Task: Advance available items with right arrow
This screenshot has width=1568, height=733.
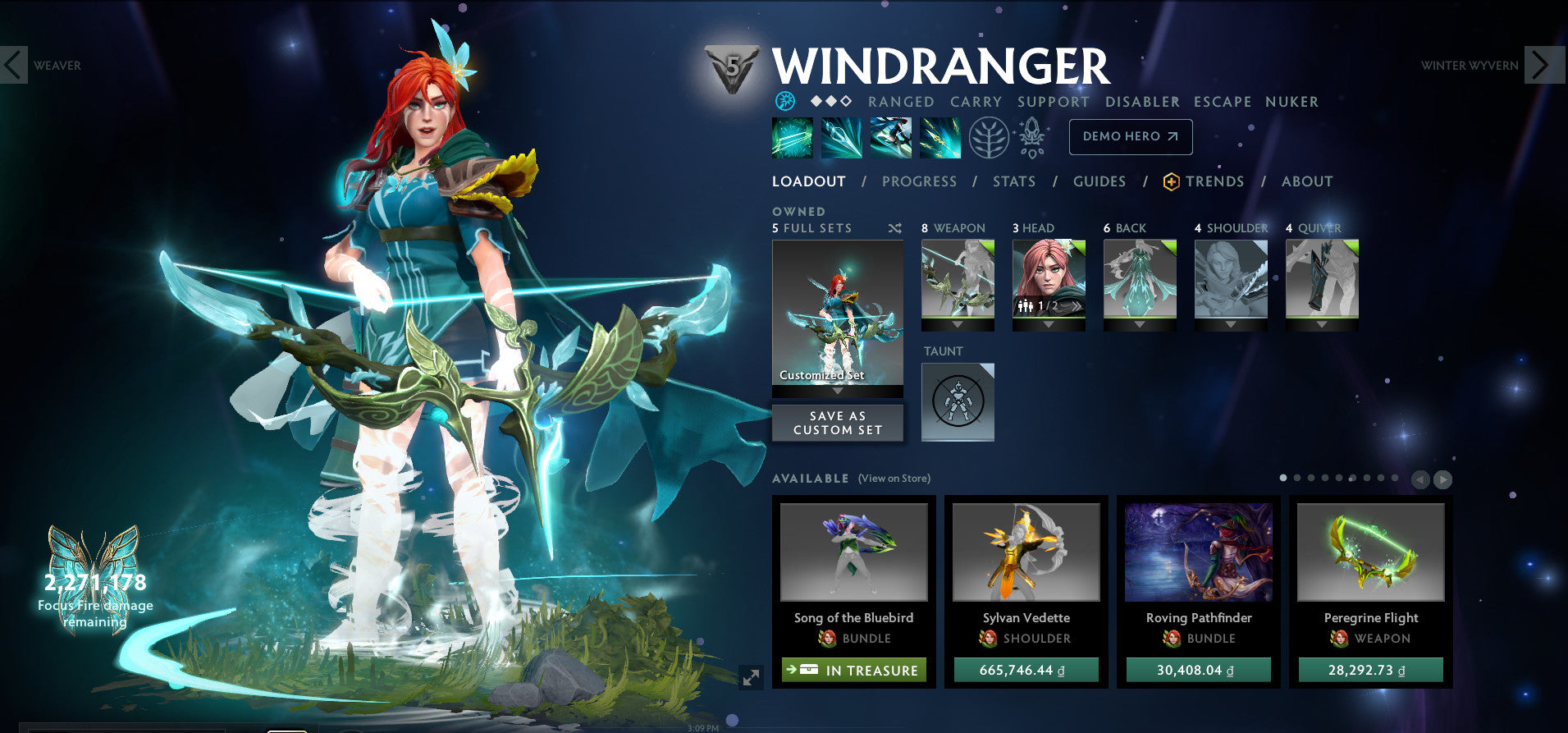Action: tap(1444, 479)
